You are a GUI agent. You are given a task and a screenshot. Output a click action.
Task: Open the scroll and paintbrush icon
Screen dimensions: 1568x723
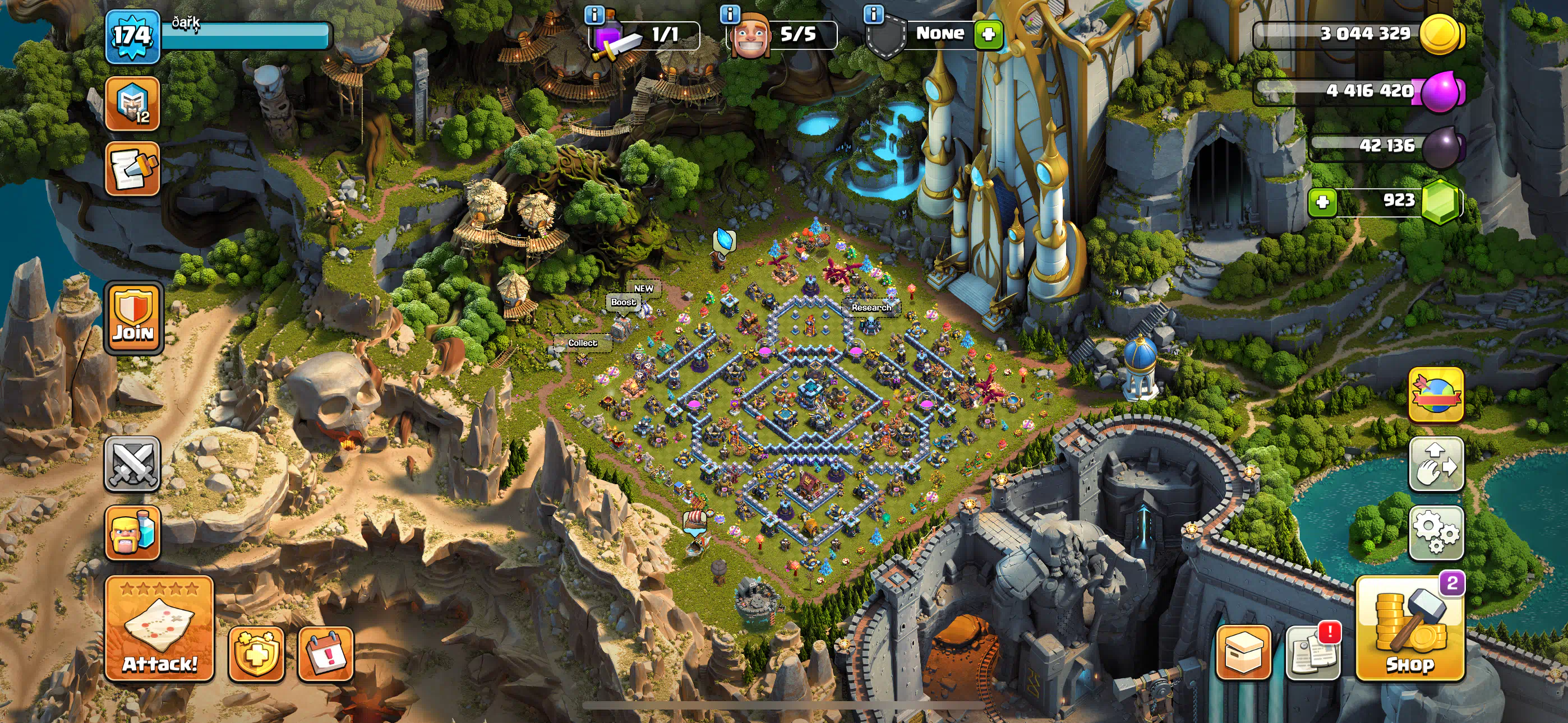[133, 169]
